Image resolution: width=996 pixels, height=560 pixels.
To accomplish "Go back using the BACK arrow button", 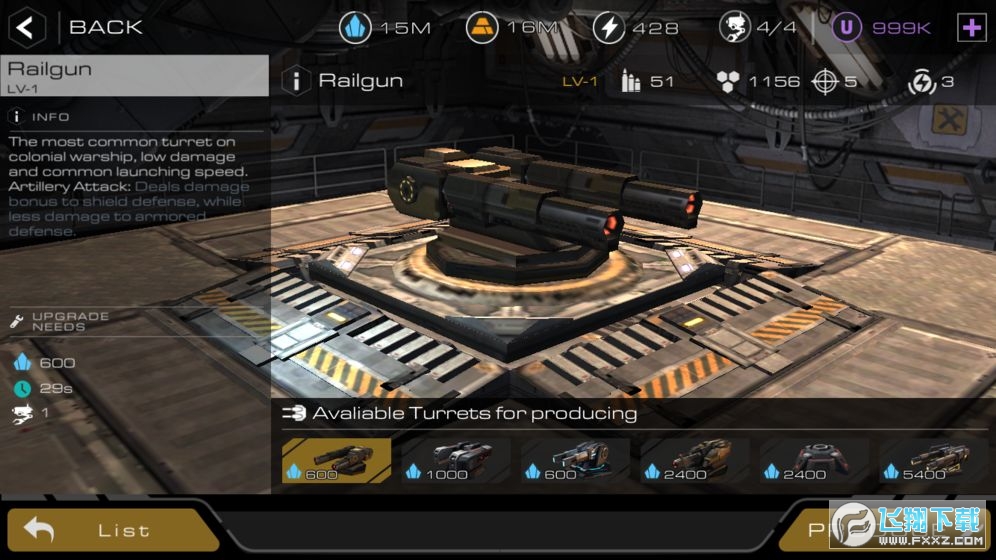I will click(27, 27).
